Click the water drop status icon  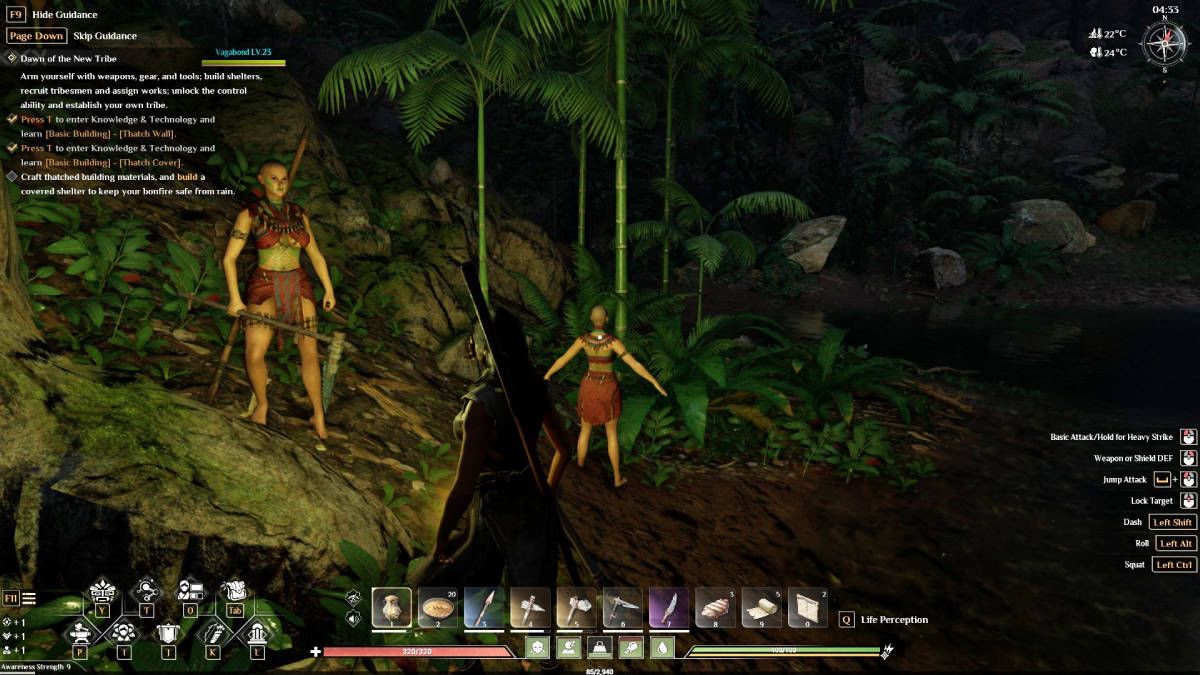[663, 647]
